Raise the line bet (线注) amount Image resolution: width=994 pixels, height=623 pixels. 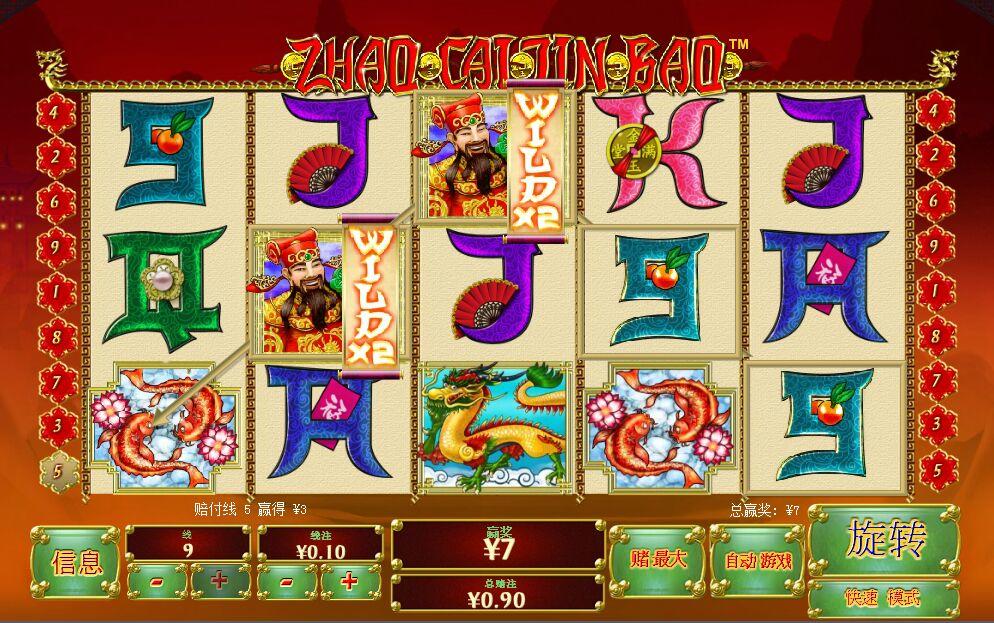tap(350, 581)
